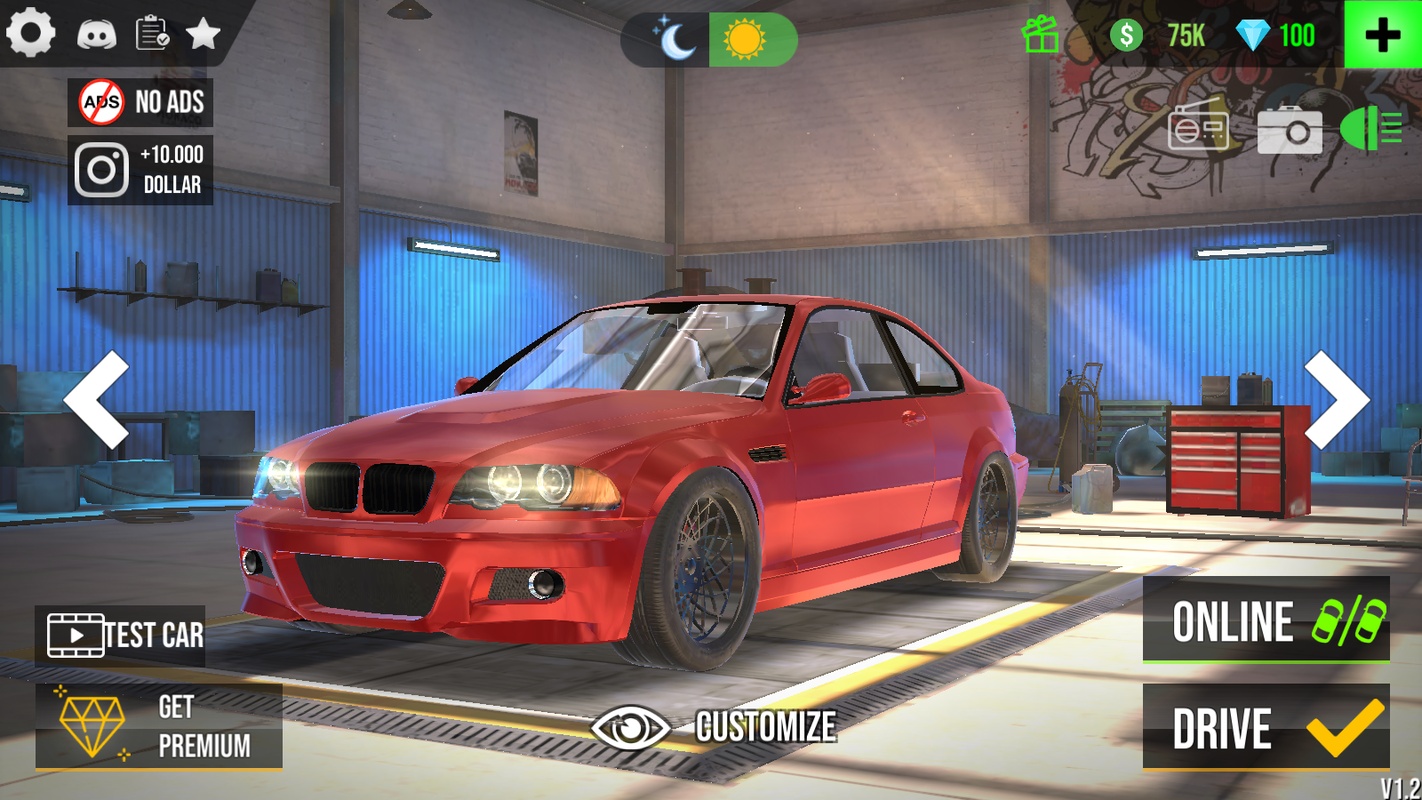Switch garage to day mode
This screenshot has height=800, width=1422.
(x=745, y=40)
